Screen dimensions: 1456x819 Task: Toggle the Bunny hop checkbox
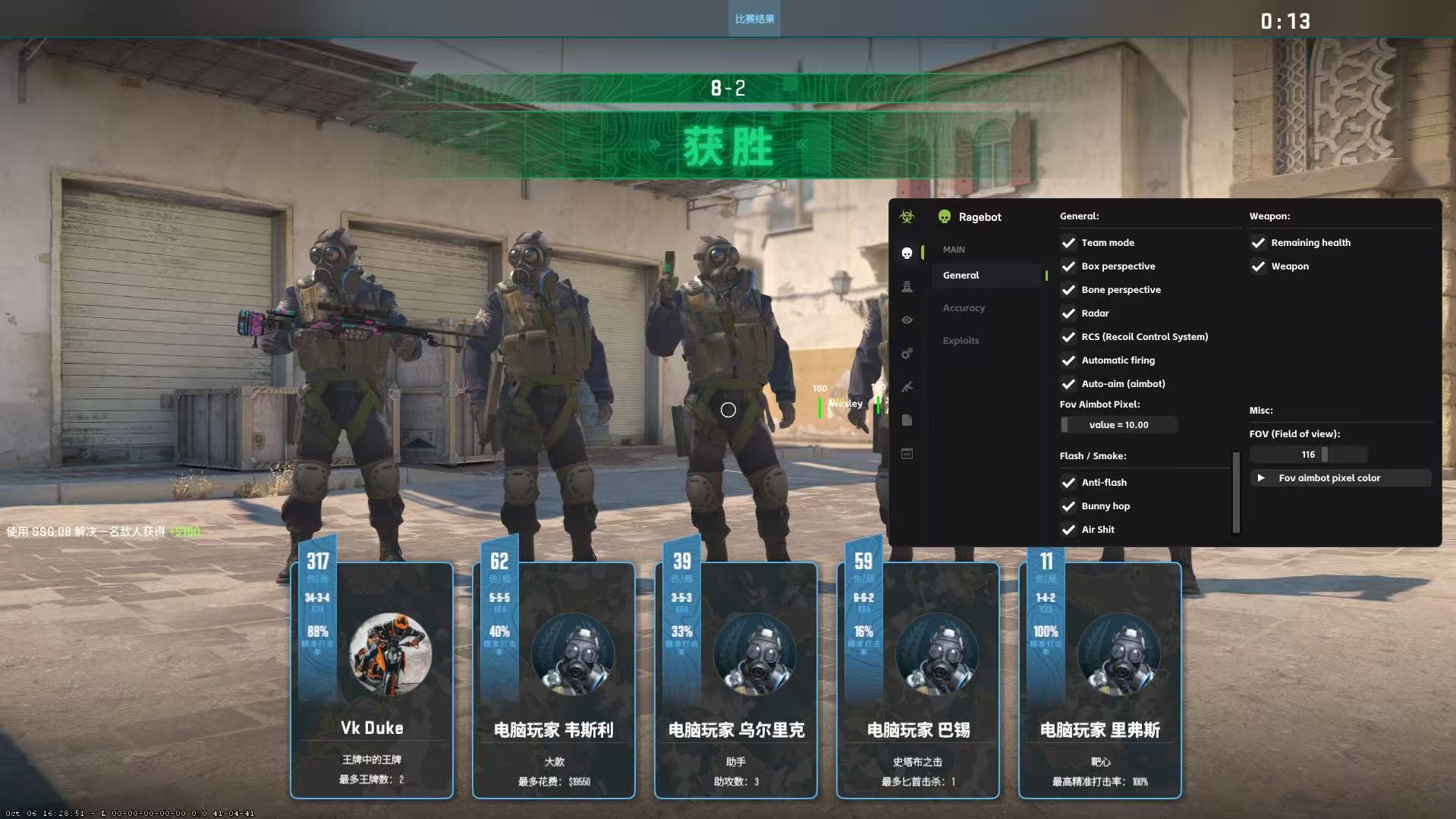tap(1068, 506)
